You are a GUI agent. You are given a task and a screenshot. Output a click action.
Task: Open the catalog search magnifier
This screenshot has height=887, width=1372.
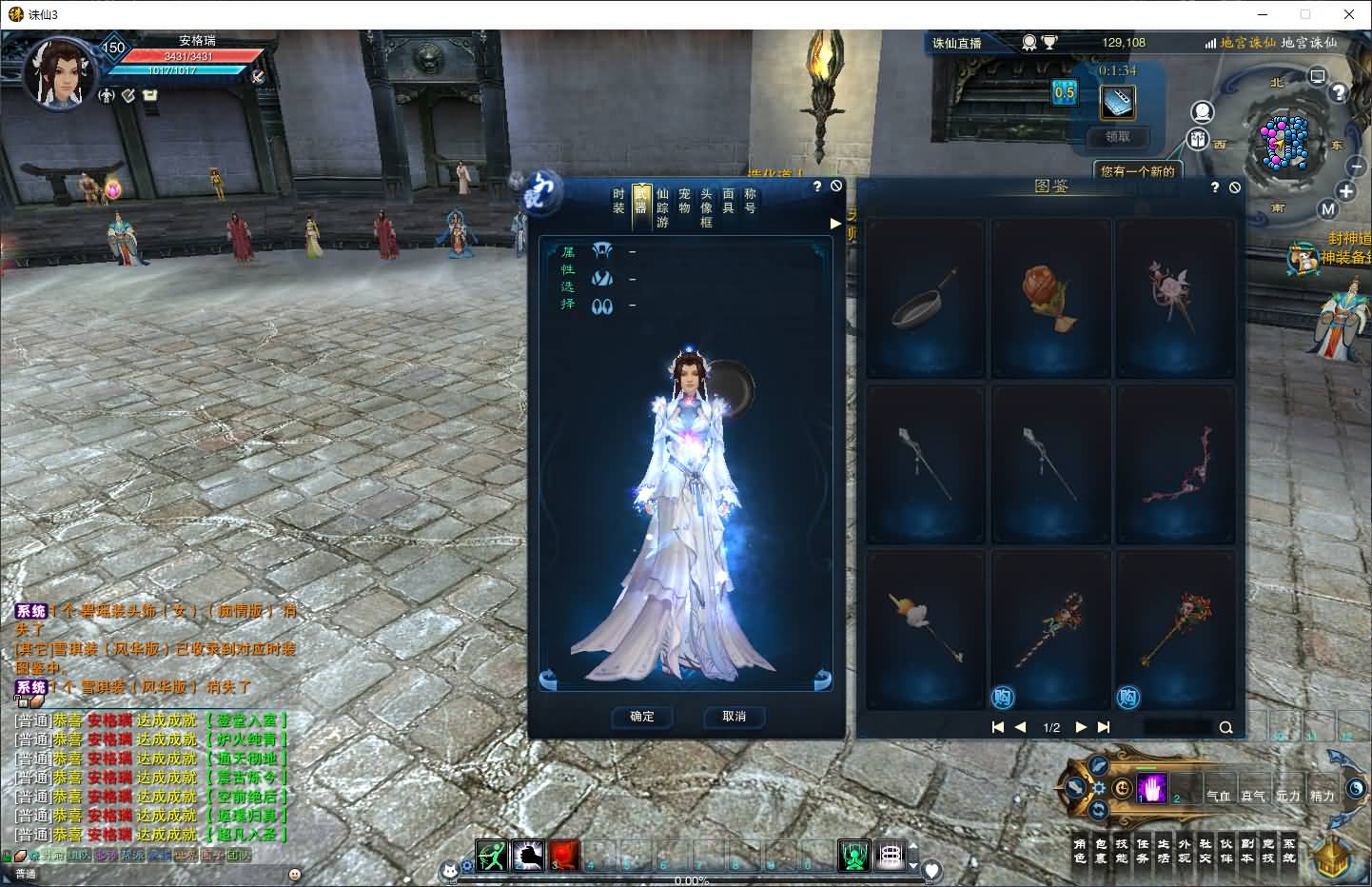click(1225, 728)
